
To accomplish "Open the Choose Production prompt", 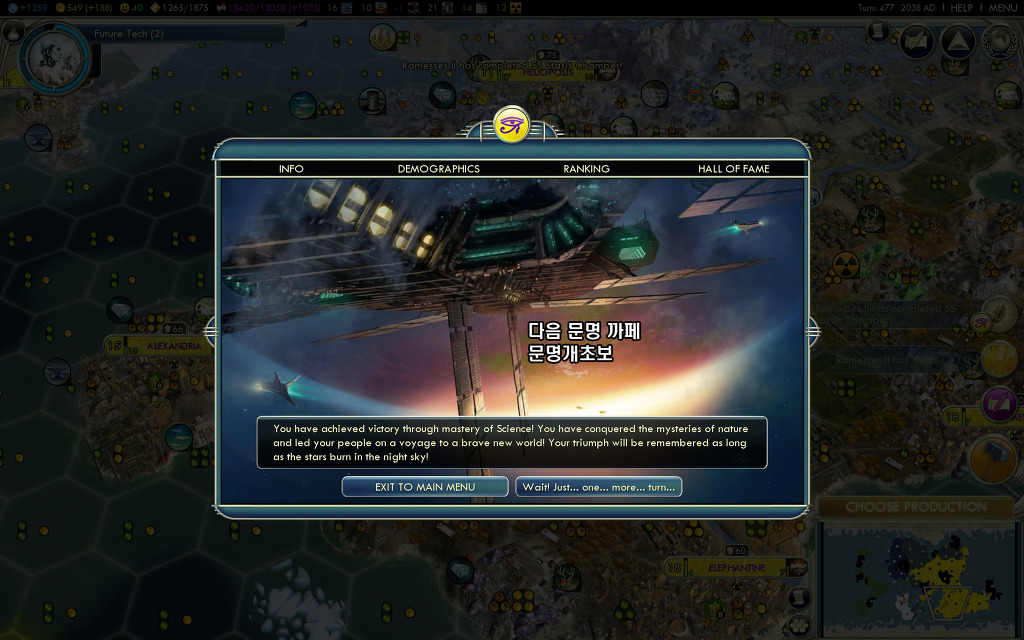I will 916,507.
